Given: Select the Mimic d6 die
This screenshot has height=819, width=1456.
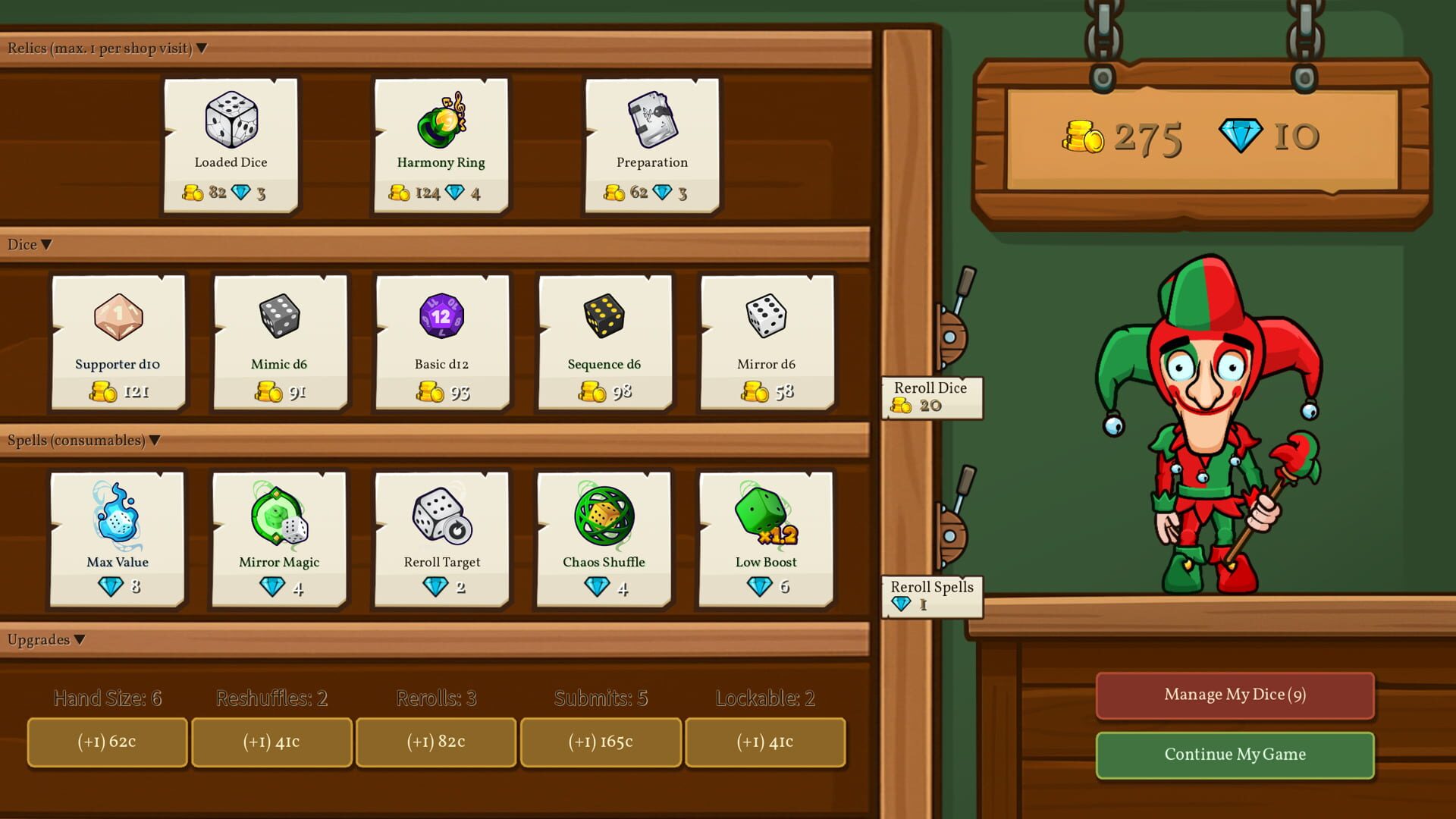Looking at the screenshot, I should (278, 341).
